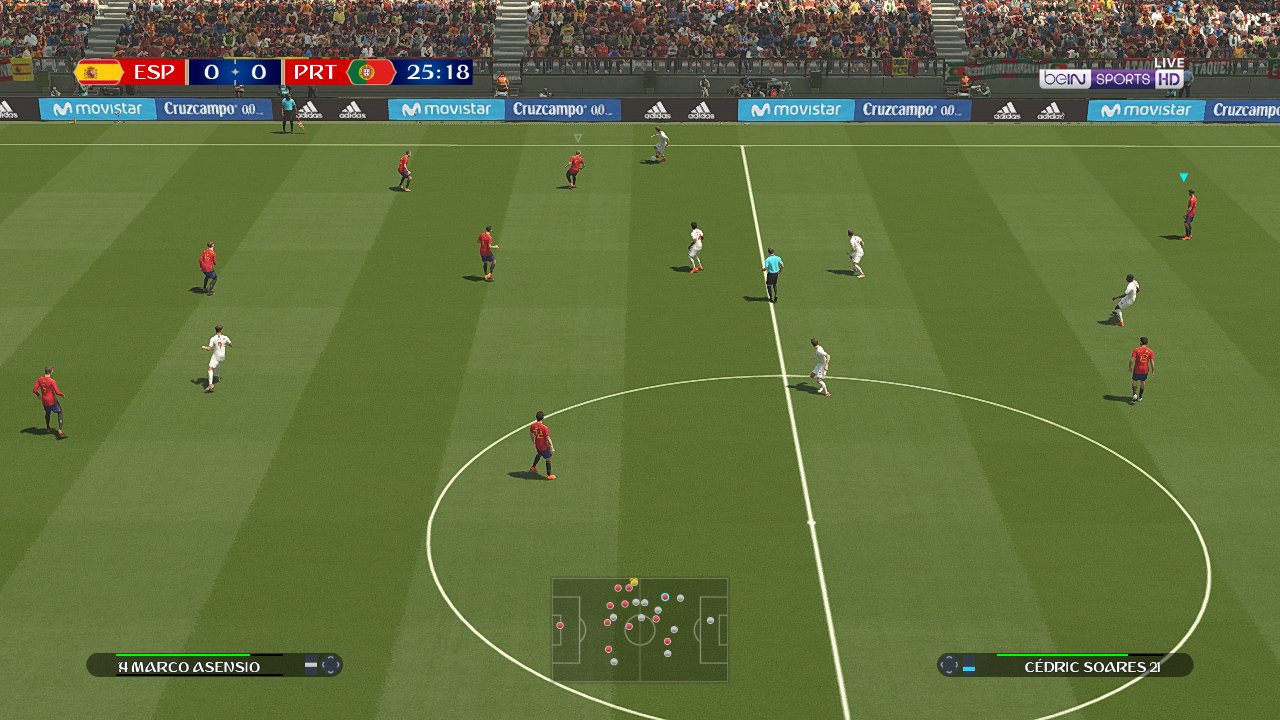Click the gamepad icon beside Cédric Soares
The height and width of the screenshot is (720, 1280).
(x=950, y=664)
